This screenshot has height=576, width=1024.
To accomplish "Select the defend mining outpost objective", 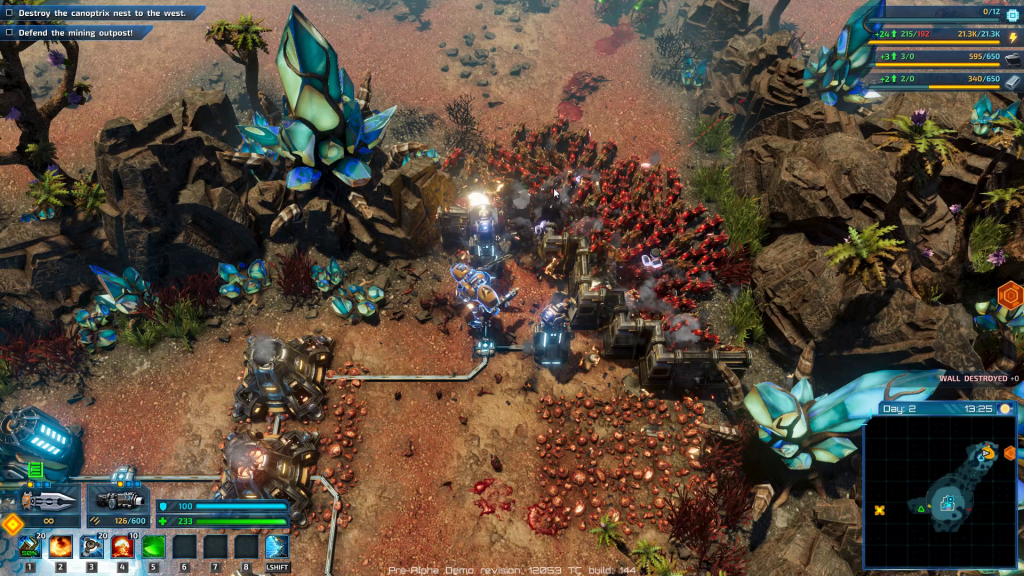I will click(76, 33).
